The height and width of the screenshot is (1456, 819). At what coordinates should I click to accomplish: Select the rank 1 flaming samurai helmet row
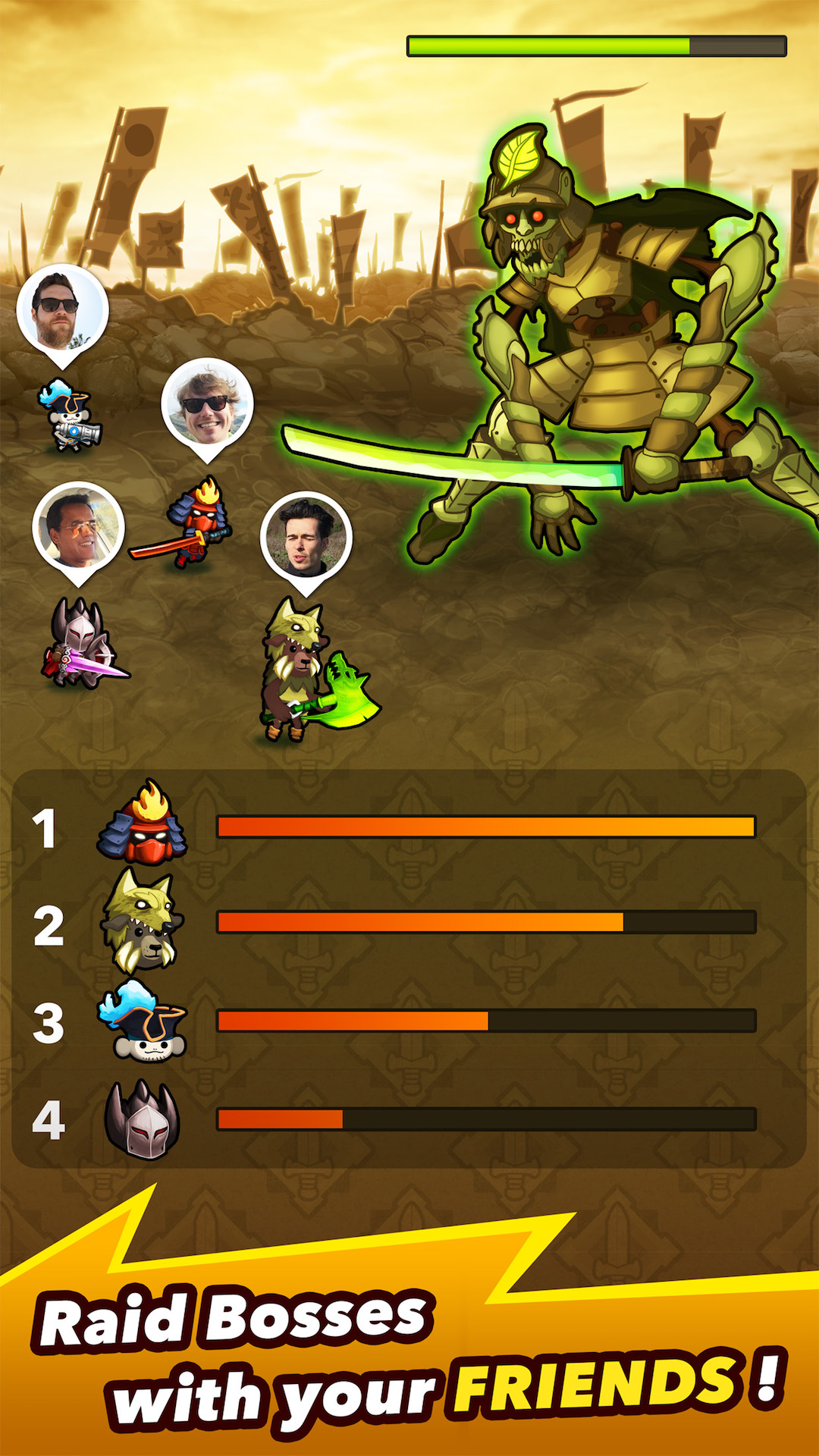pyautogui.click(x=409, y=826)
